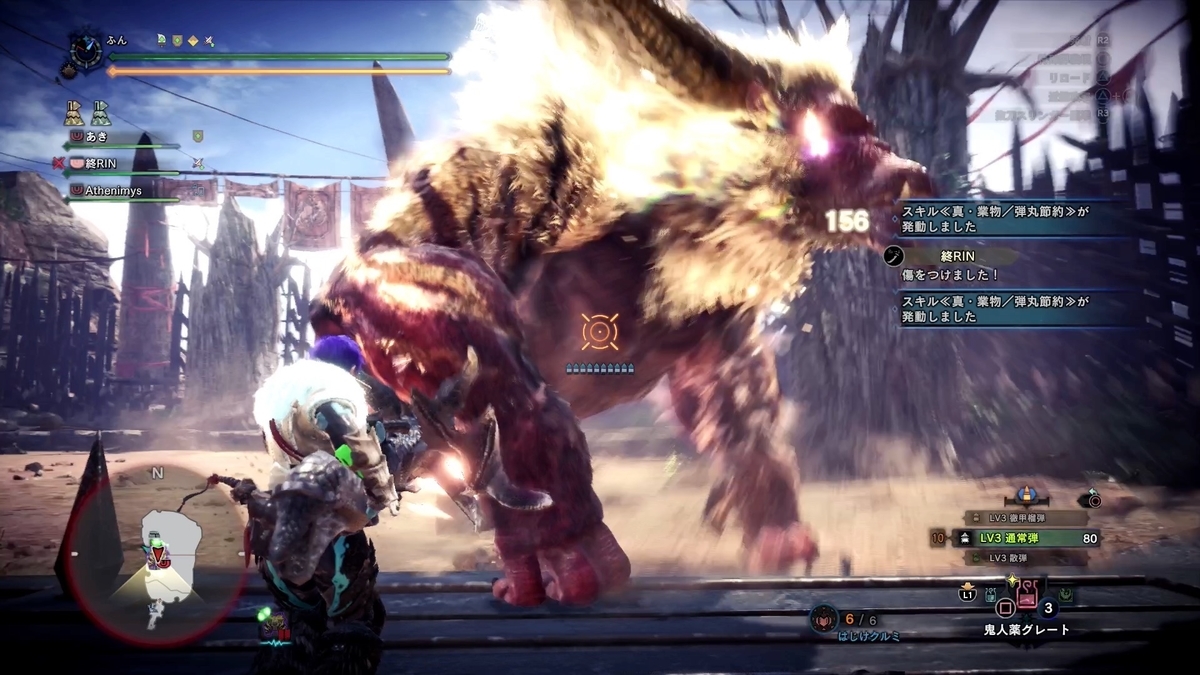The image size is (1200, 675).
Task: Click the quest timer clock icon
Action: point(84,48)
